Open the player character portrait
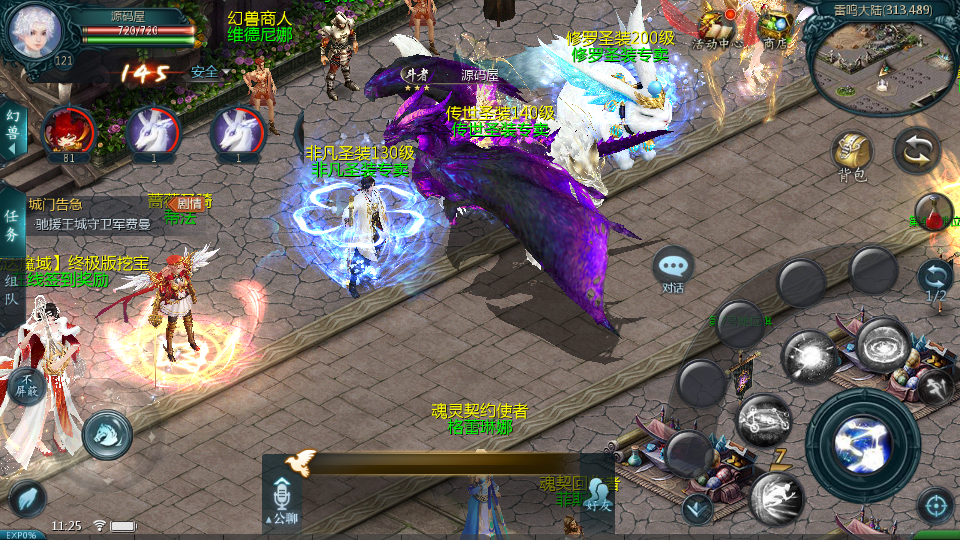This screenshot has width=960, height=540. [x=34, y=30]
